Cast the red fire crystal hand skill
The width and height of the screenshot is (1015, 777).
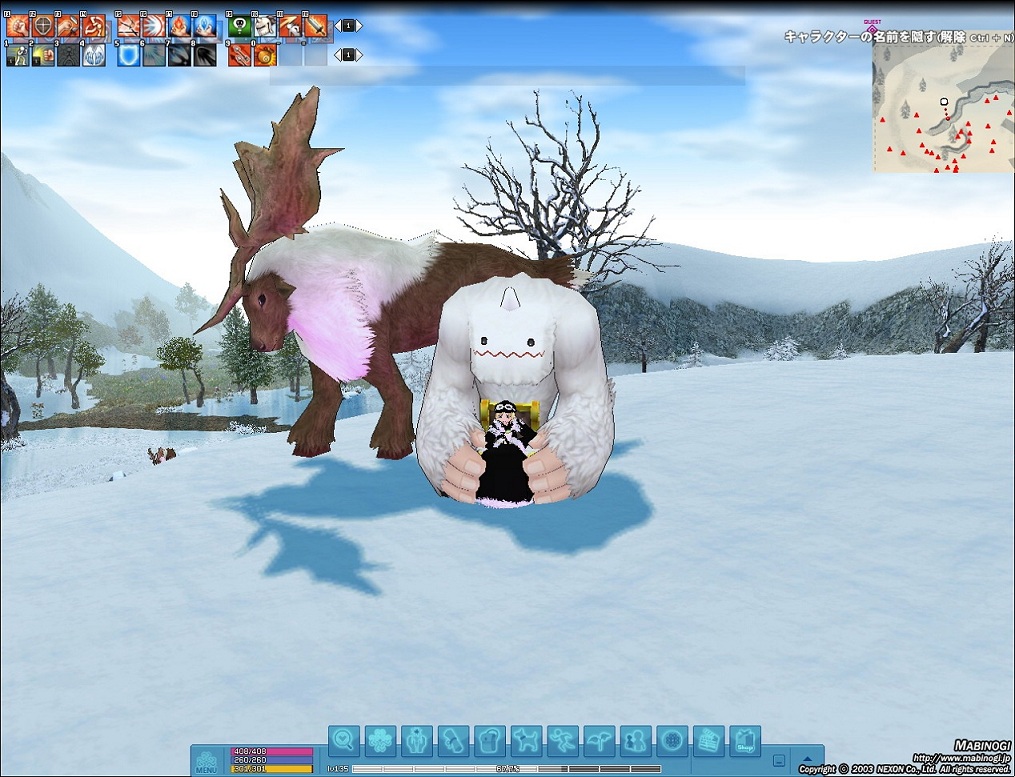tap(179, 26)
